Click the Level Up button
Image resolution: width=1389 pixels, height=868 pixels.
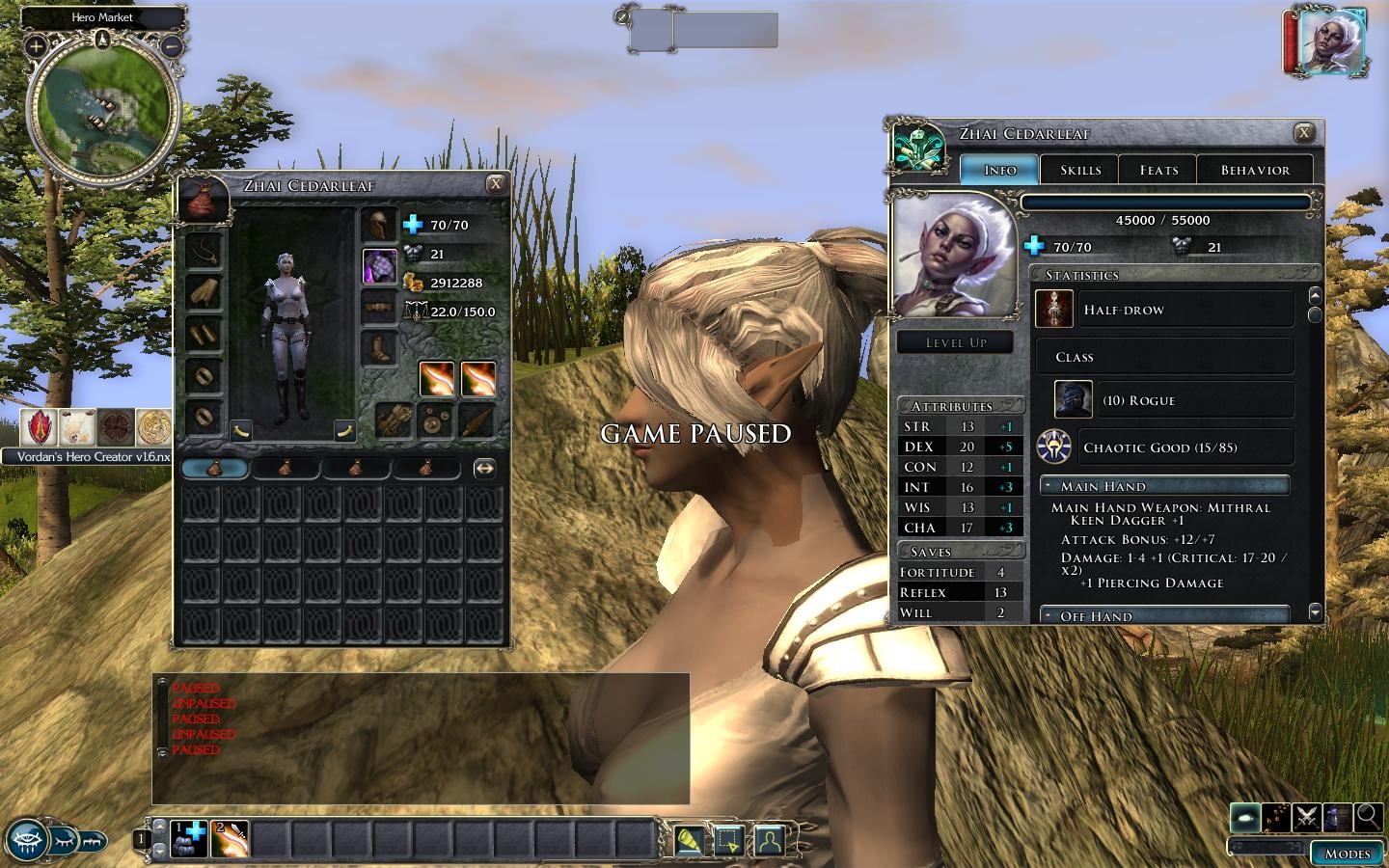point(955,342)
